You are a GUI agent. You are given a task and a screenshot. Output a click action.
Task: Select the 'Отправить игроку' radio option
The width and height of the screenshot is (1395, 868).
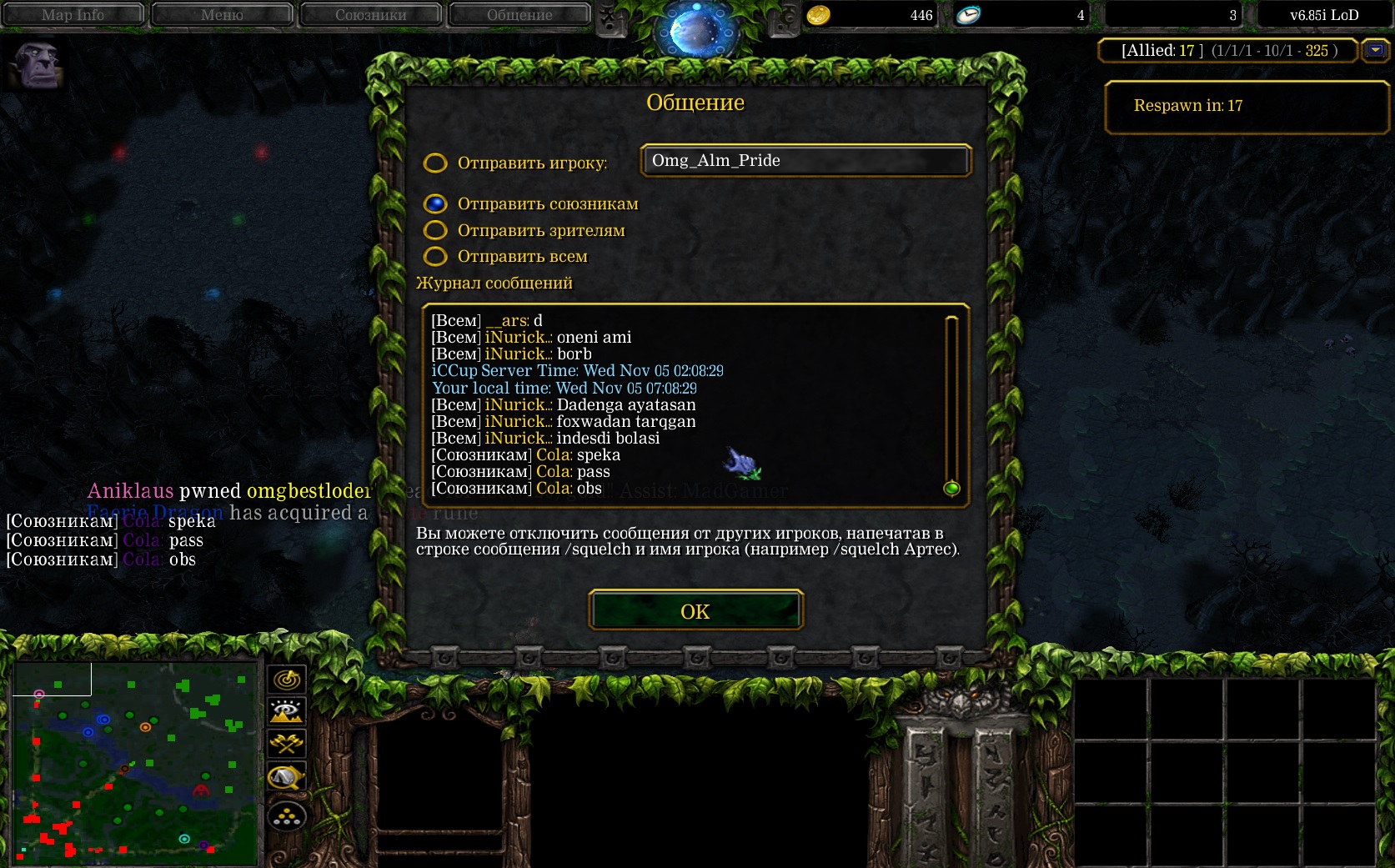[x=435, y=163]
